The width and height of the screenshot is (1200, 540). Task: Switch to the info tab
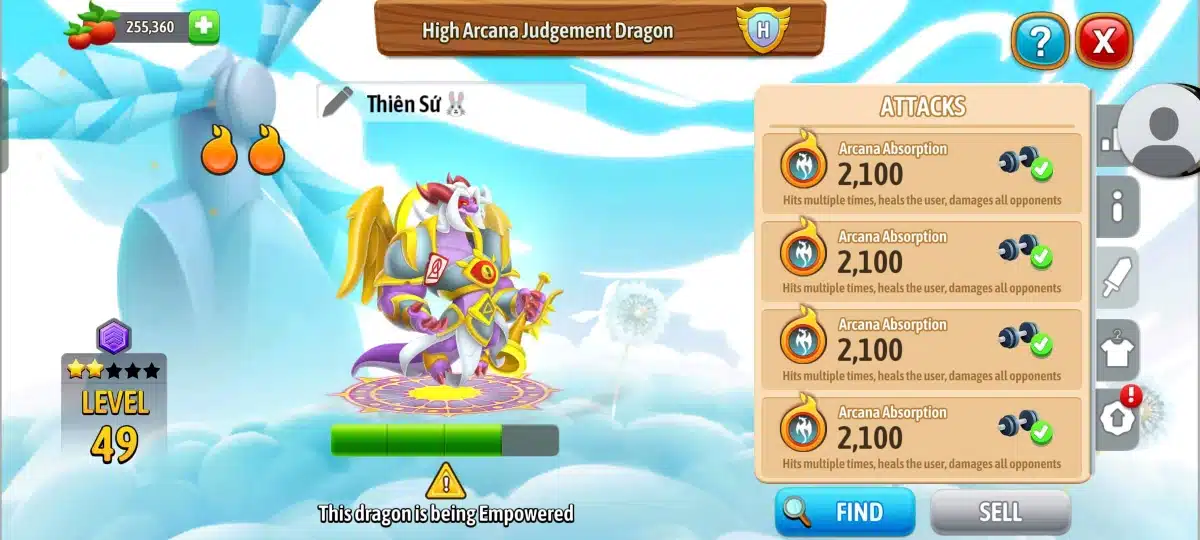coord(1117,207)
